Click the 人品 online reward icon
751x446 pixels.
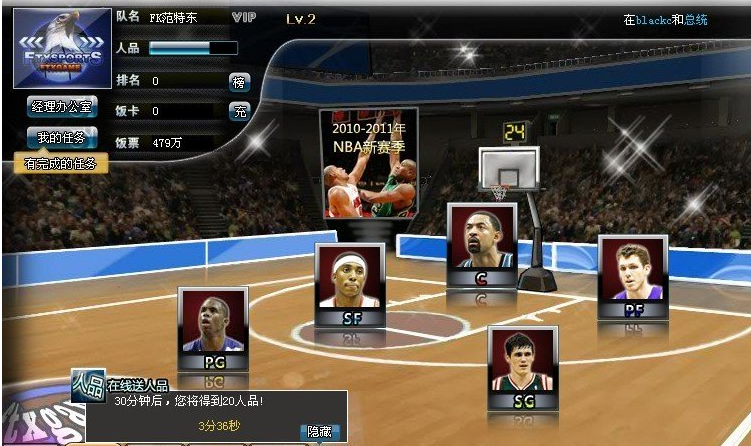(88, 386)
